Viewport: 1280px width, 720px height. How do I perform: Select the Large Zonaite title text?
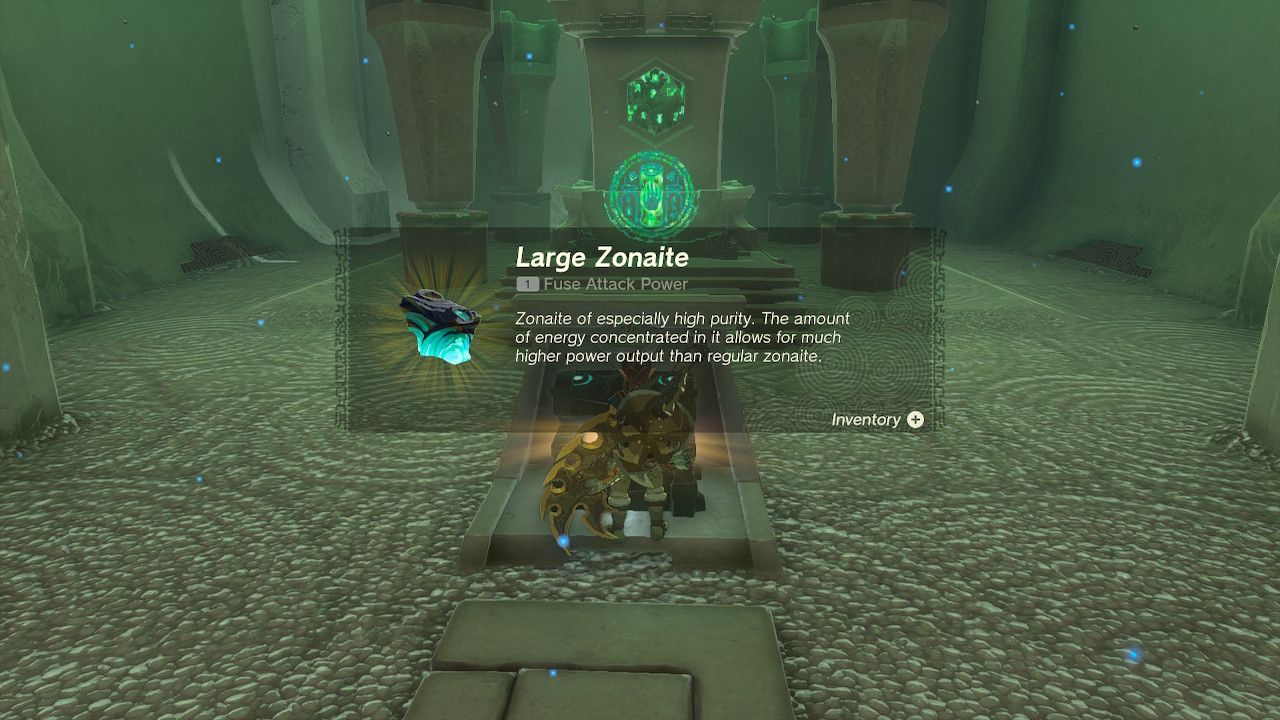(x=598, y=257)
